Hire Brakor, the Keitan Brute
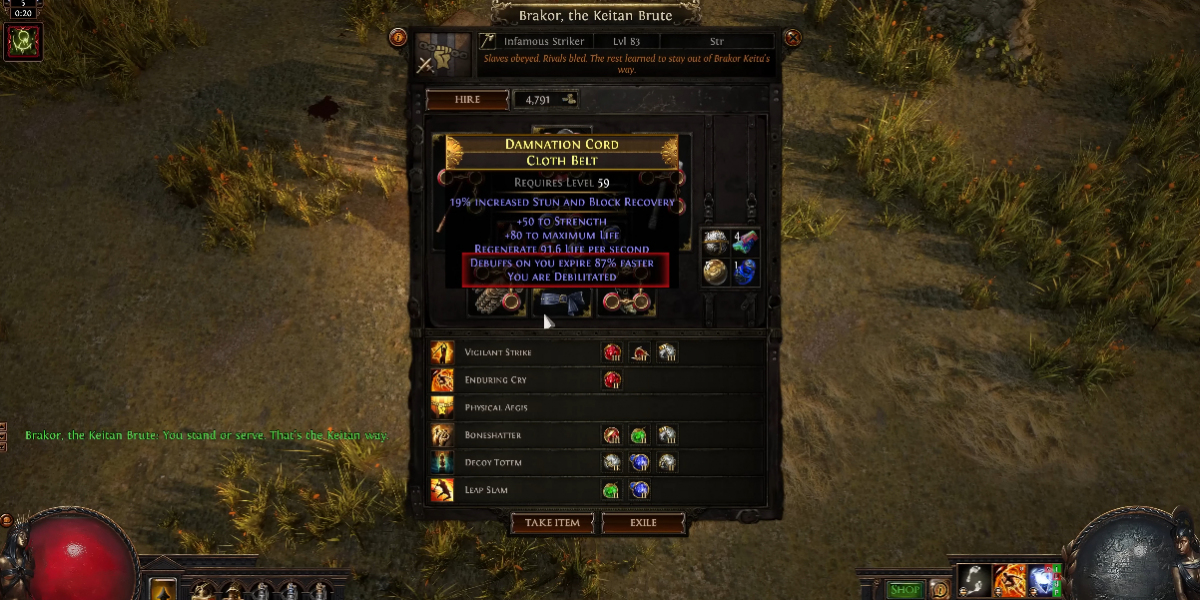Image resolution: width=1200 pixels, height=600 pixels. 467,100
